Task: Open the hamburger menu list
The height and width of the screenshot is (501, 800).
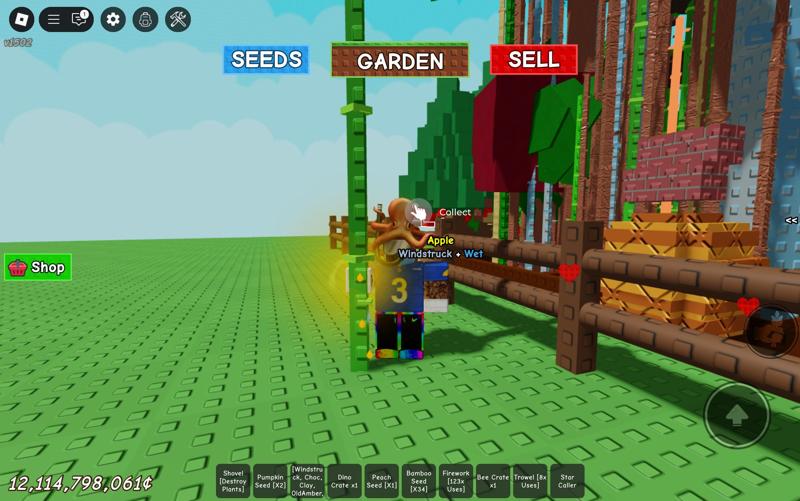Action: (54, 19)
